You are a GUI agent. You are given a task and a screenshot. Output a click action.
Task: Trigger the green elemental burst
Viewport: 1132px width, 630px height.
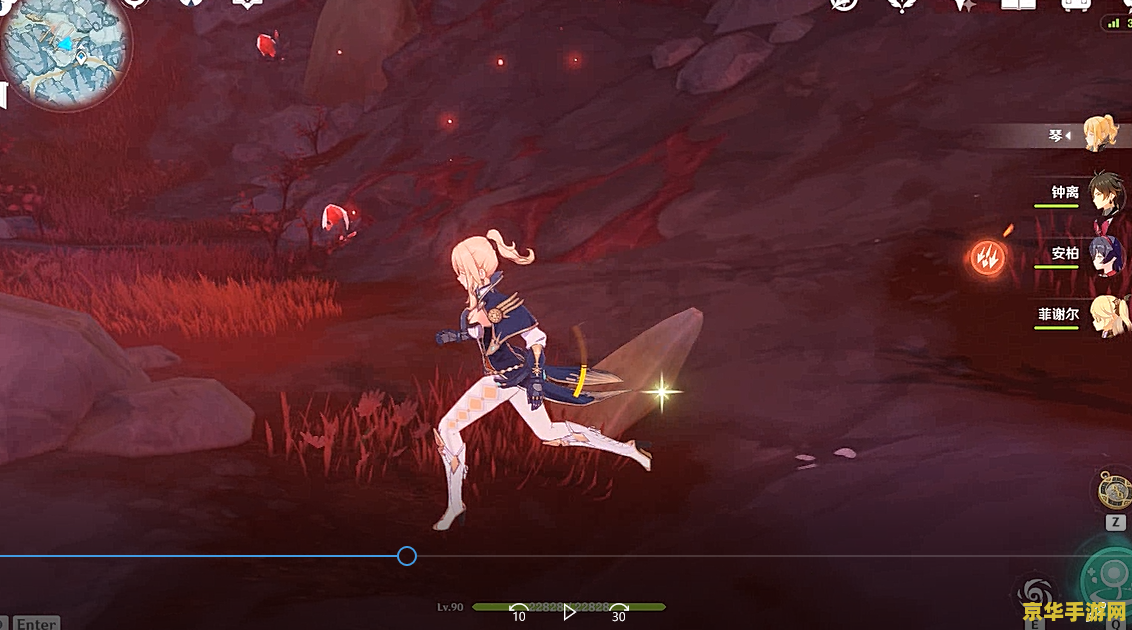click(x=1110, y=580)
